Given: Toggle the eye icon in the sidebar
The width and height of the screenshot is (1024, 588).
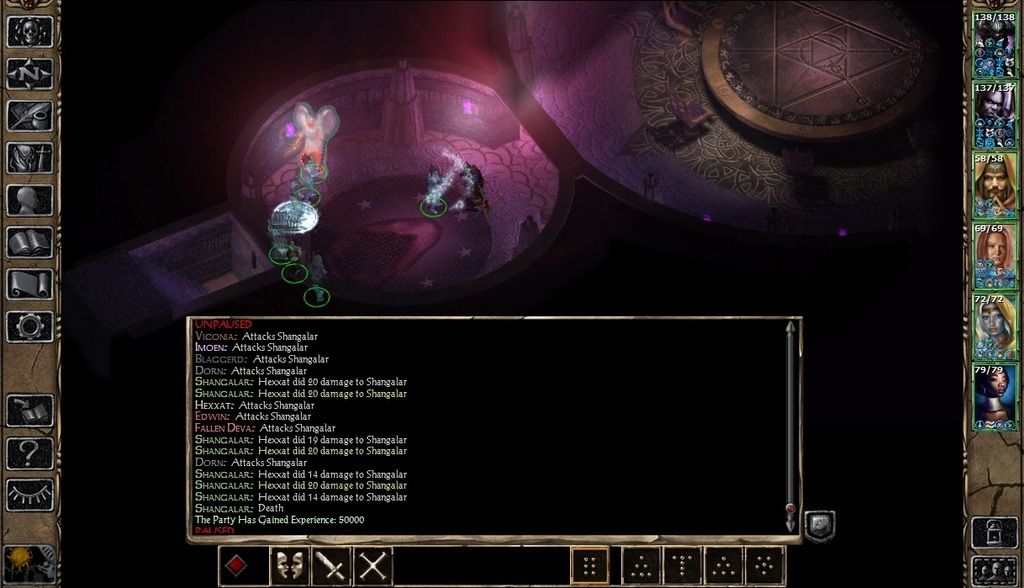Looking at the screenshot, I should tap(29, 494).
